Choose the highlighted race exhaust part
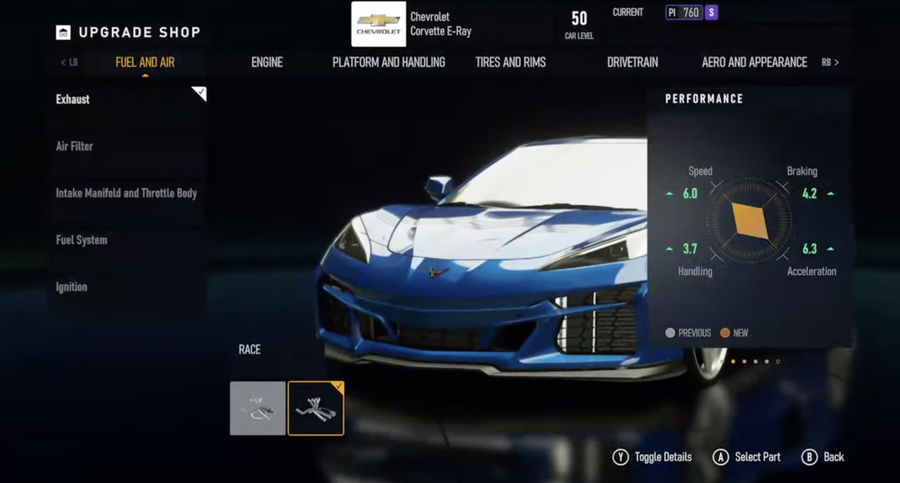Image resolution: width=900 pixels, height=483 pixels. click(x=316, y=408)
